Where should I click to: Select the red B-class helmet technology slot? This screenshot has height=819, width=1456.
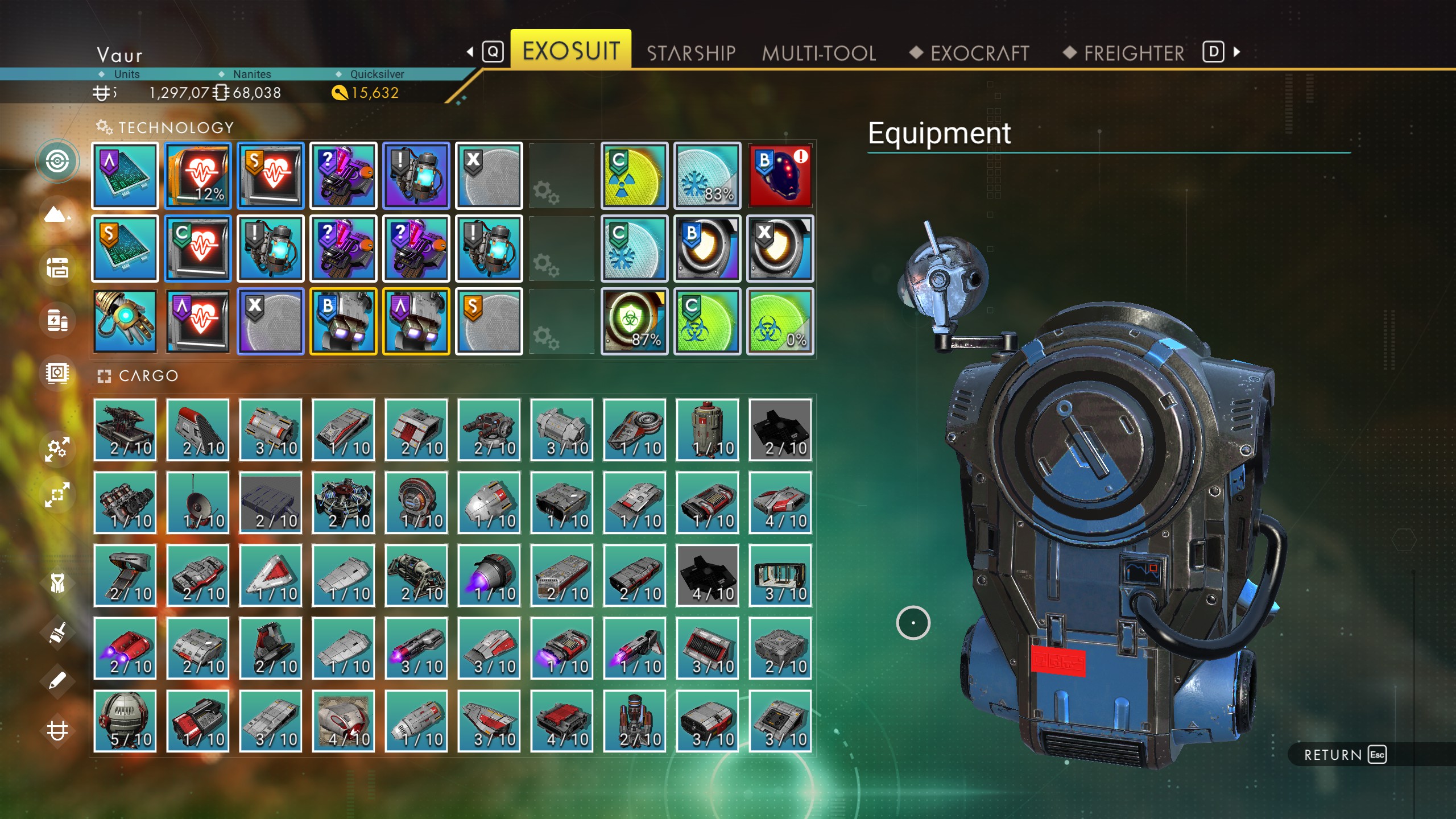(x=780, y=175)
